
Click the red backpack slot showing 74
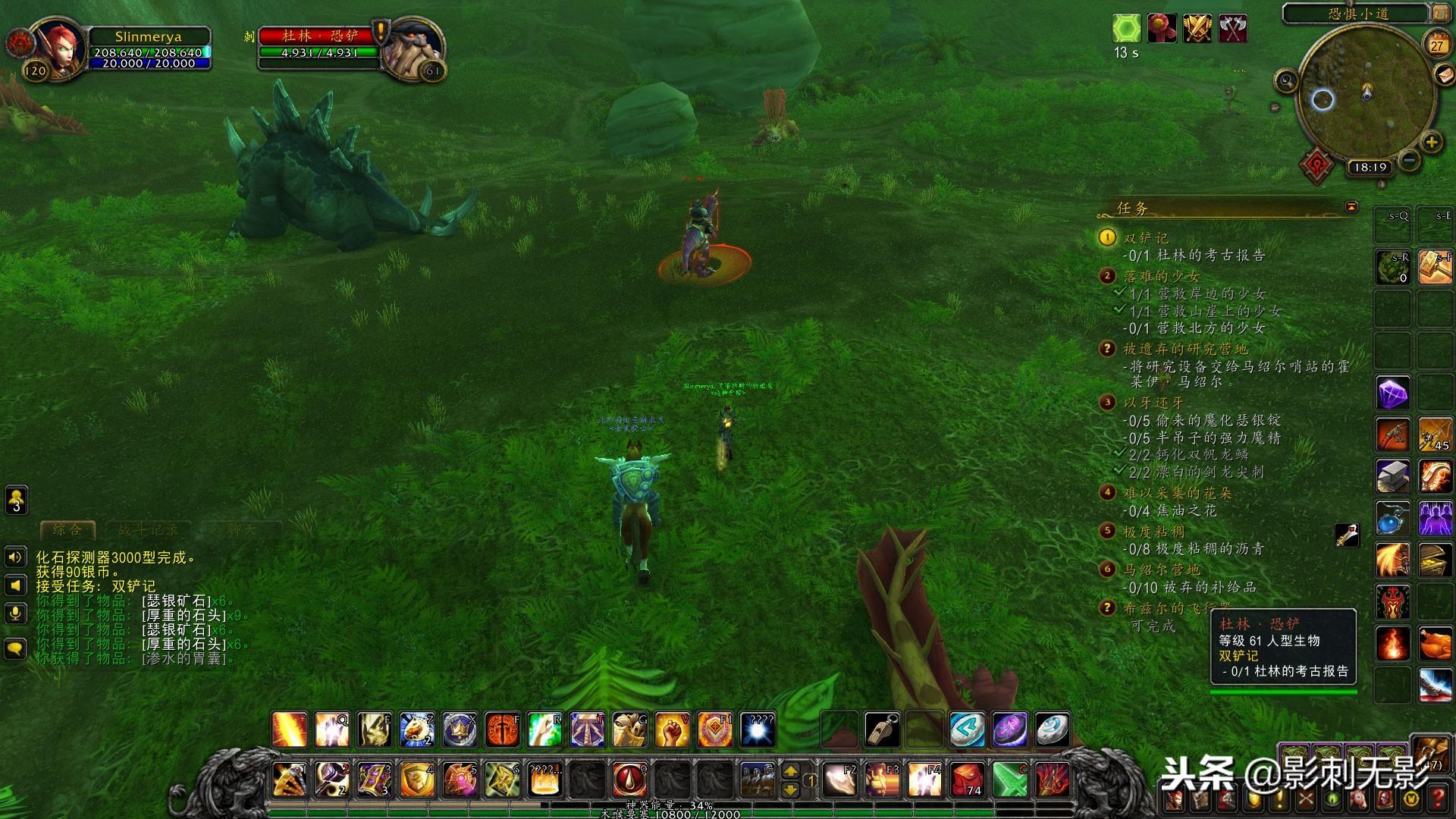[x=968, y=779]
